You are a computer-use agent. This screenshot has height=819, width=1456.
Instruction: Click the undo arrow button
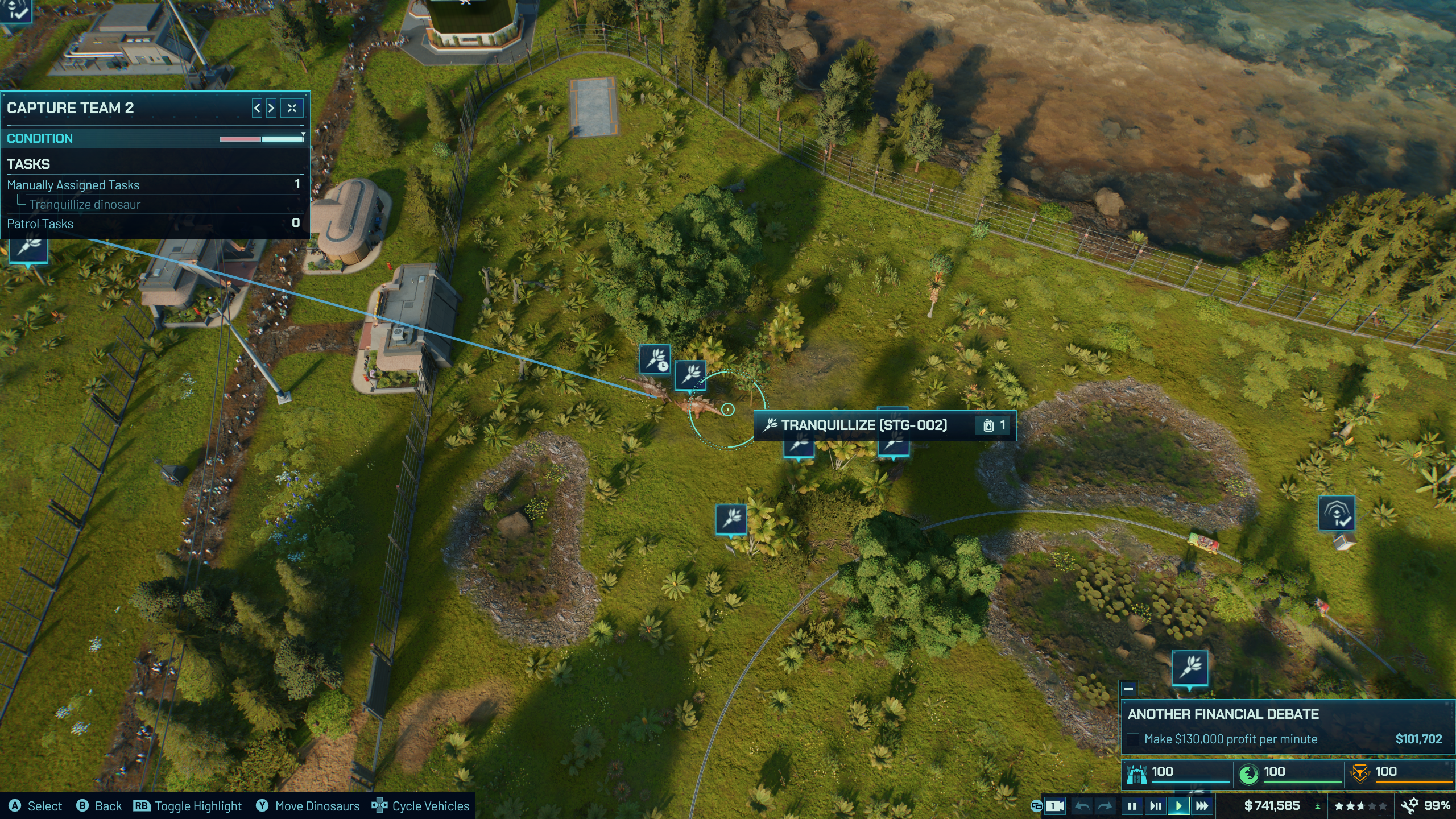pos(1083,806)
